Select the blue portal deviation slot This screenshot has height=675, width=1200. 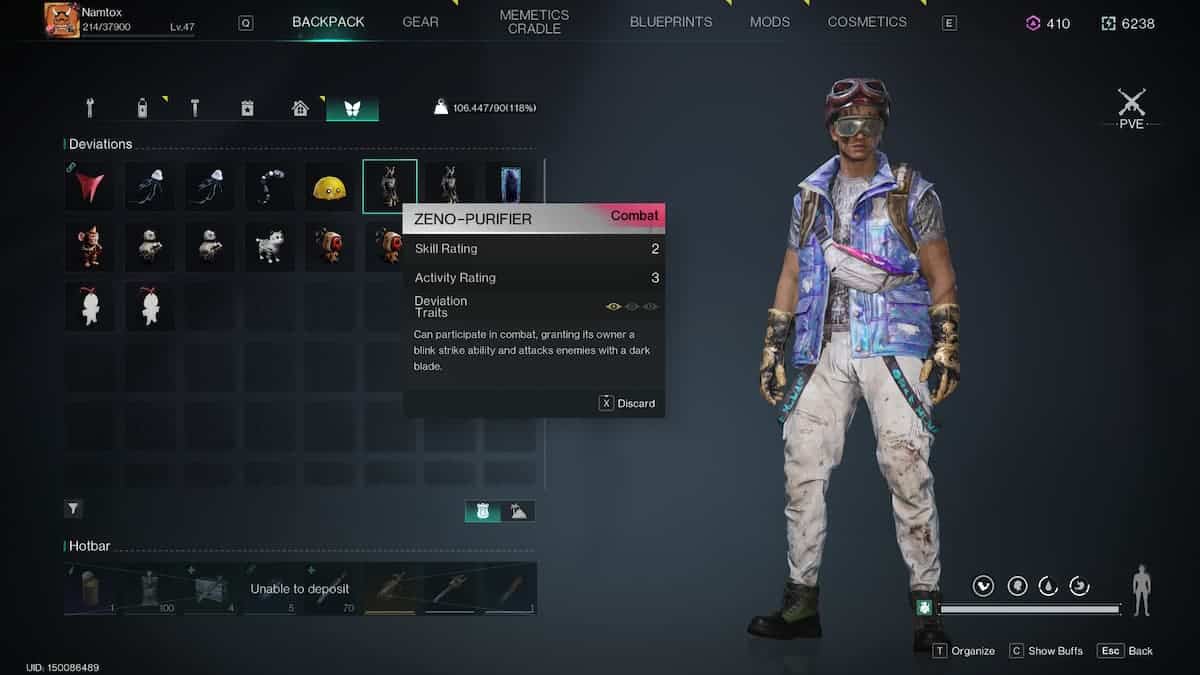click(x=510, y=186)
